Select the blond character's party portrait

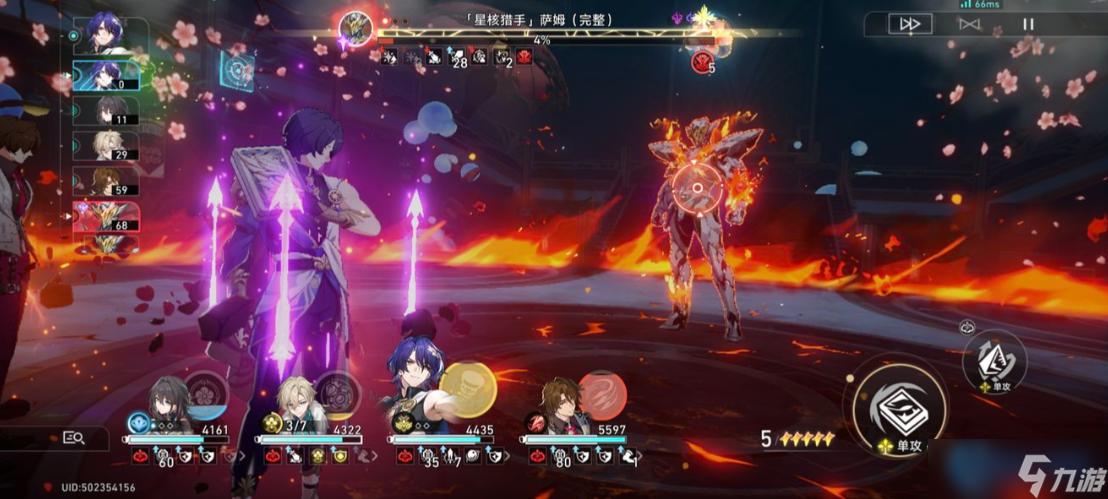pyautogui.click(x=298, y=402)
